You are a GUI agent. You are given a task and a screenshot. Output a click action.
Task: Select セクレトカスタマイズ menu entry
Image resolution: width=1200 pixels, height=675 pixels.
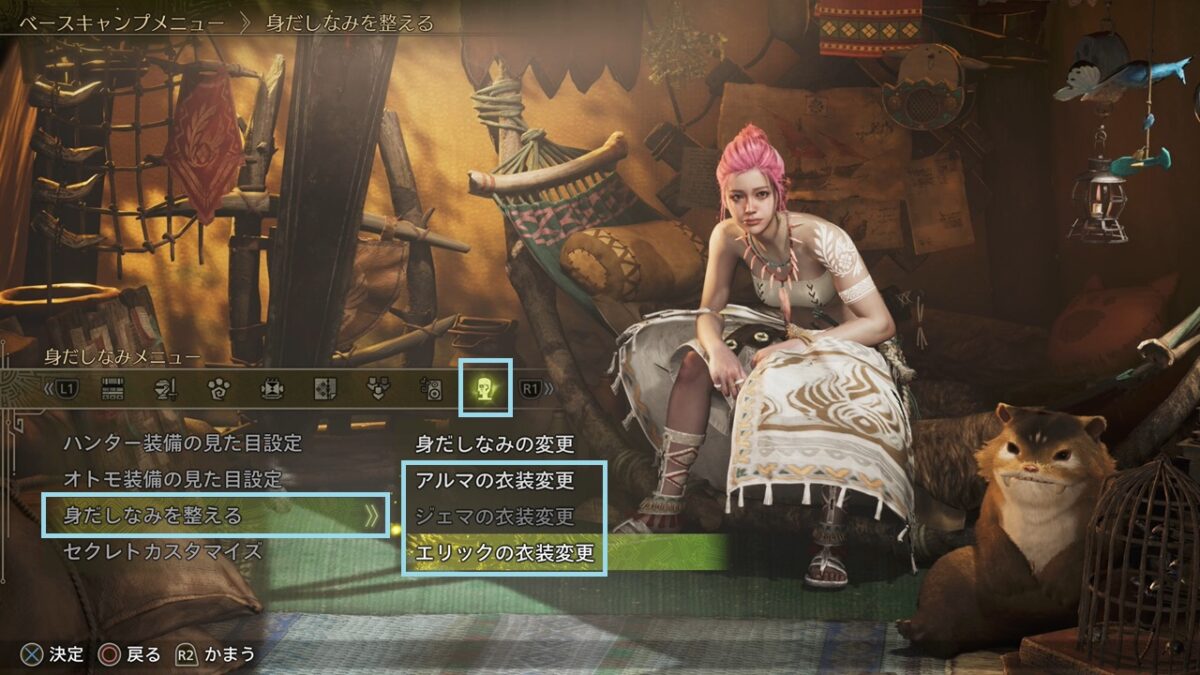pos(162,551)
